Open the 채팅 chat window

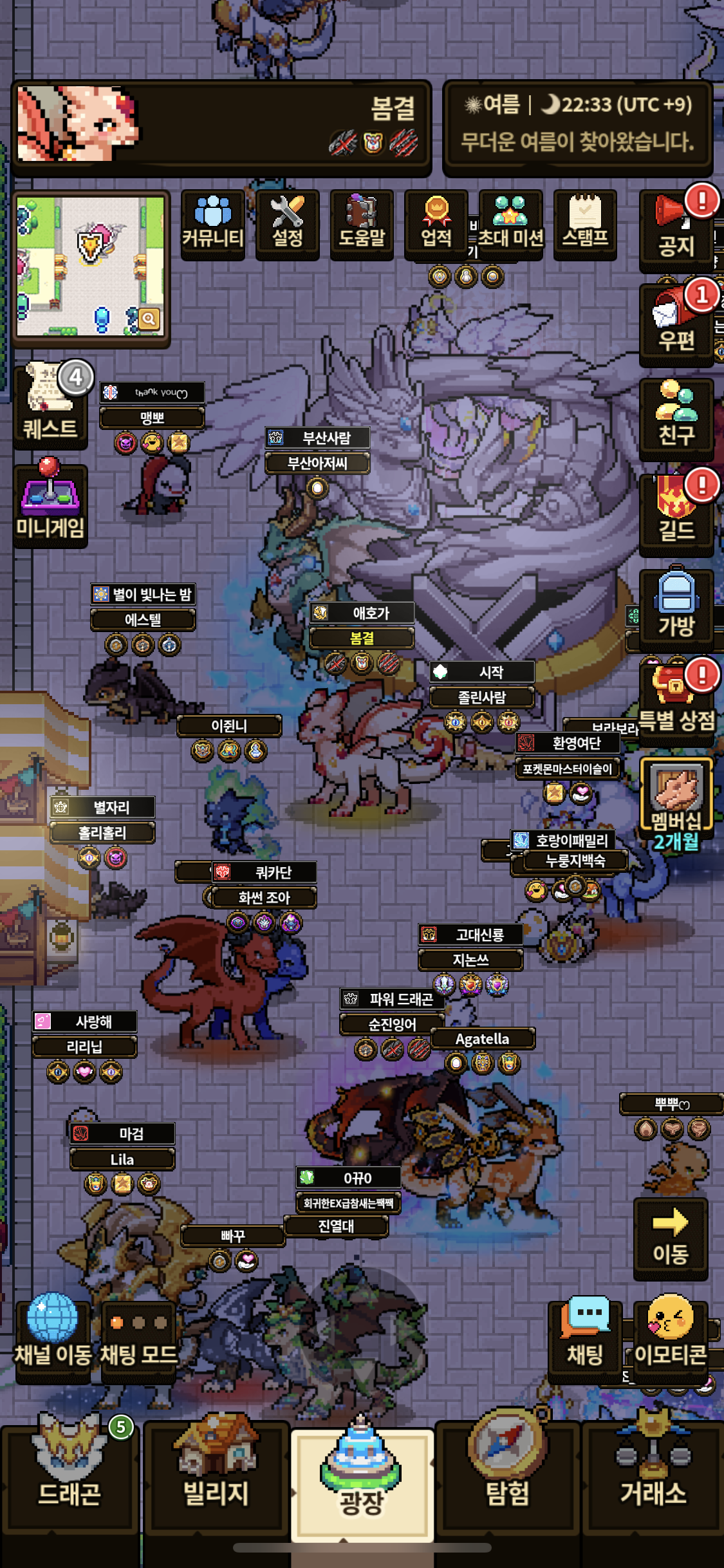pos(585,1340)
